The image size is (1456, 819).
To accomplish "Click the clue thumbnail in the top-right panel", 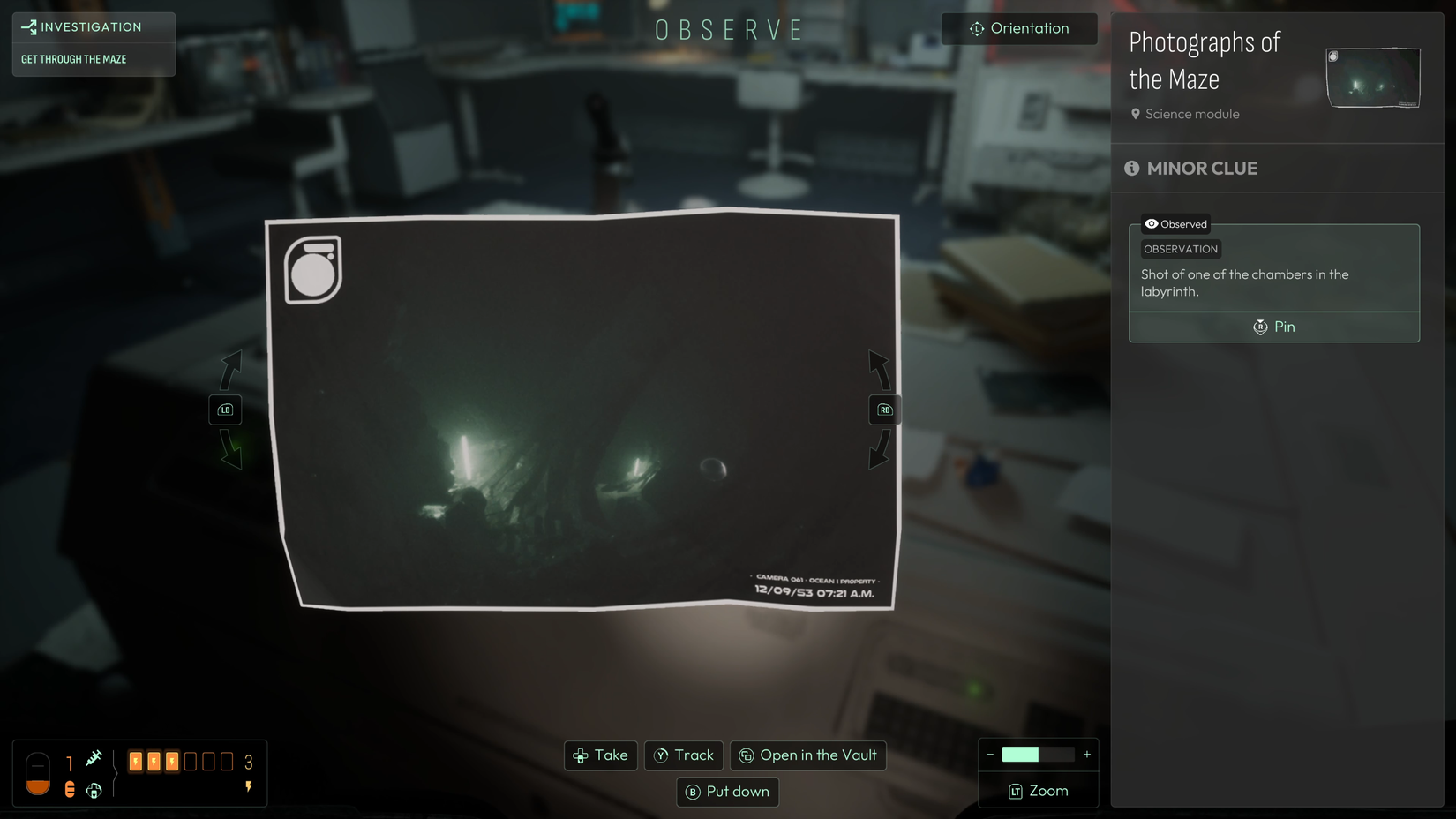I will point(1372,78).
